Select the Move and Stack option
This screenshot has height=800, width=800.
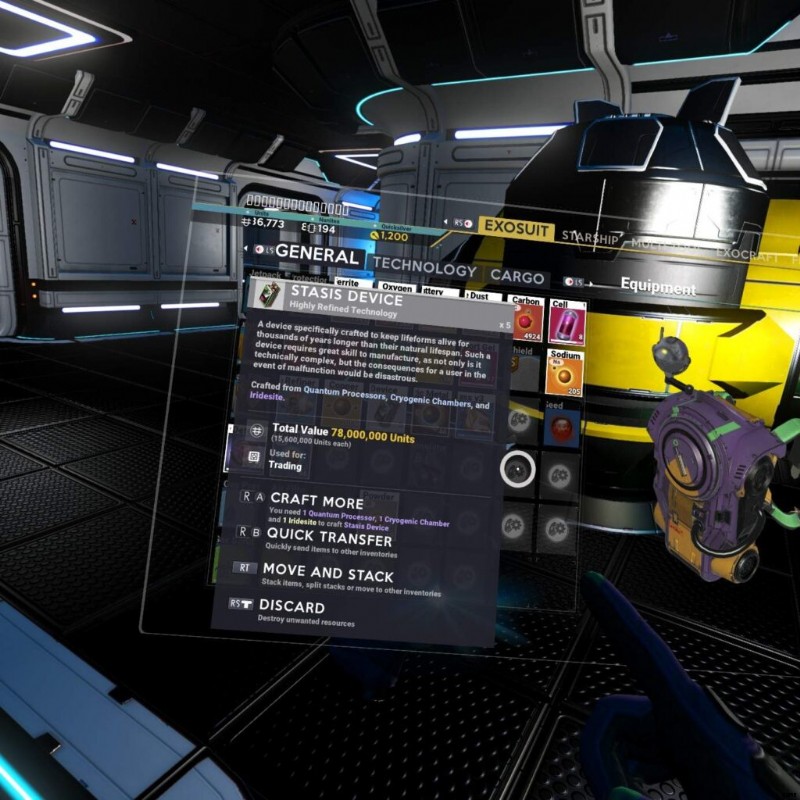pos(327,574)
